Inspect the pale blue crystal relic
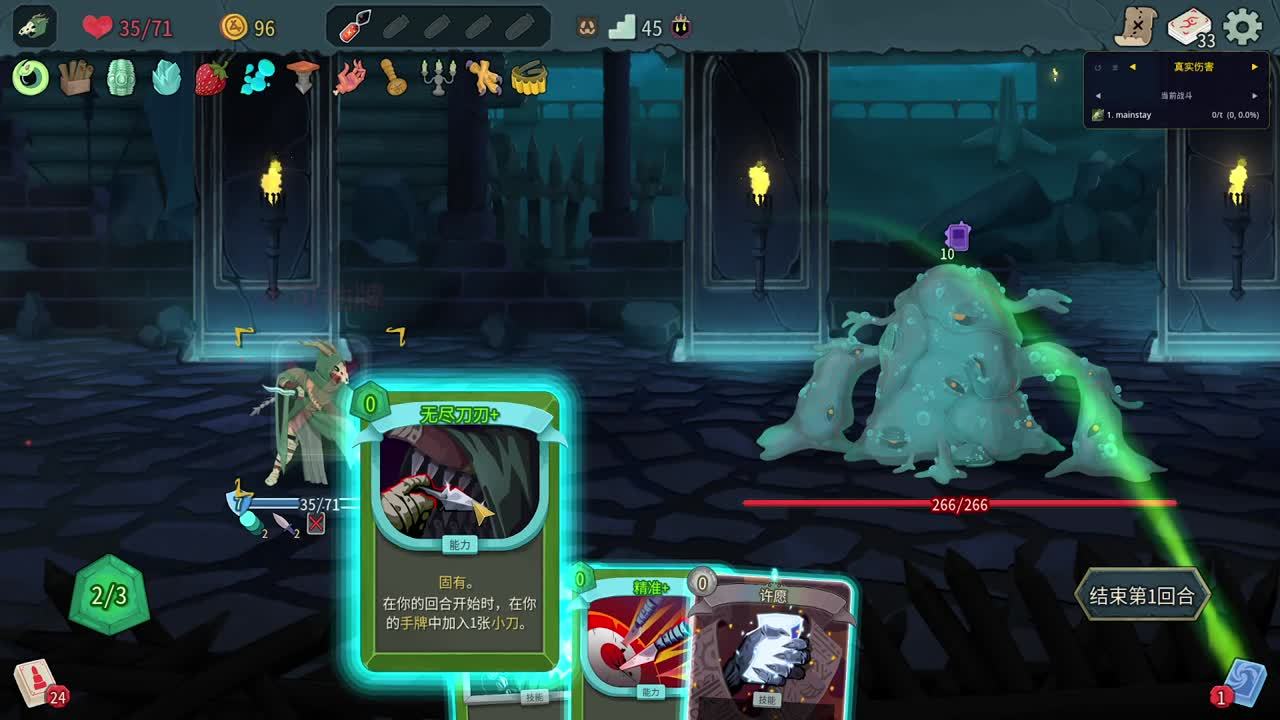The image size is (1280, 720). 166,77
